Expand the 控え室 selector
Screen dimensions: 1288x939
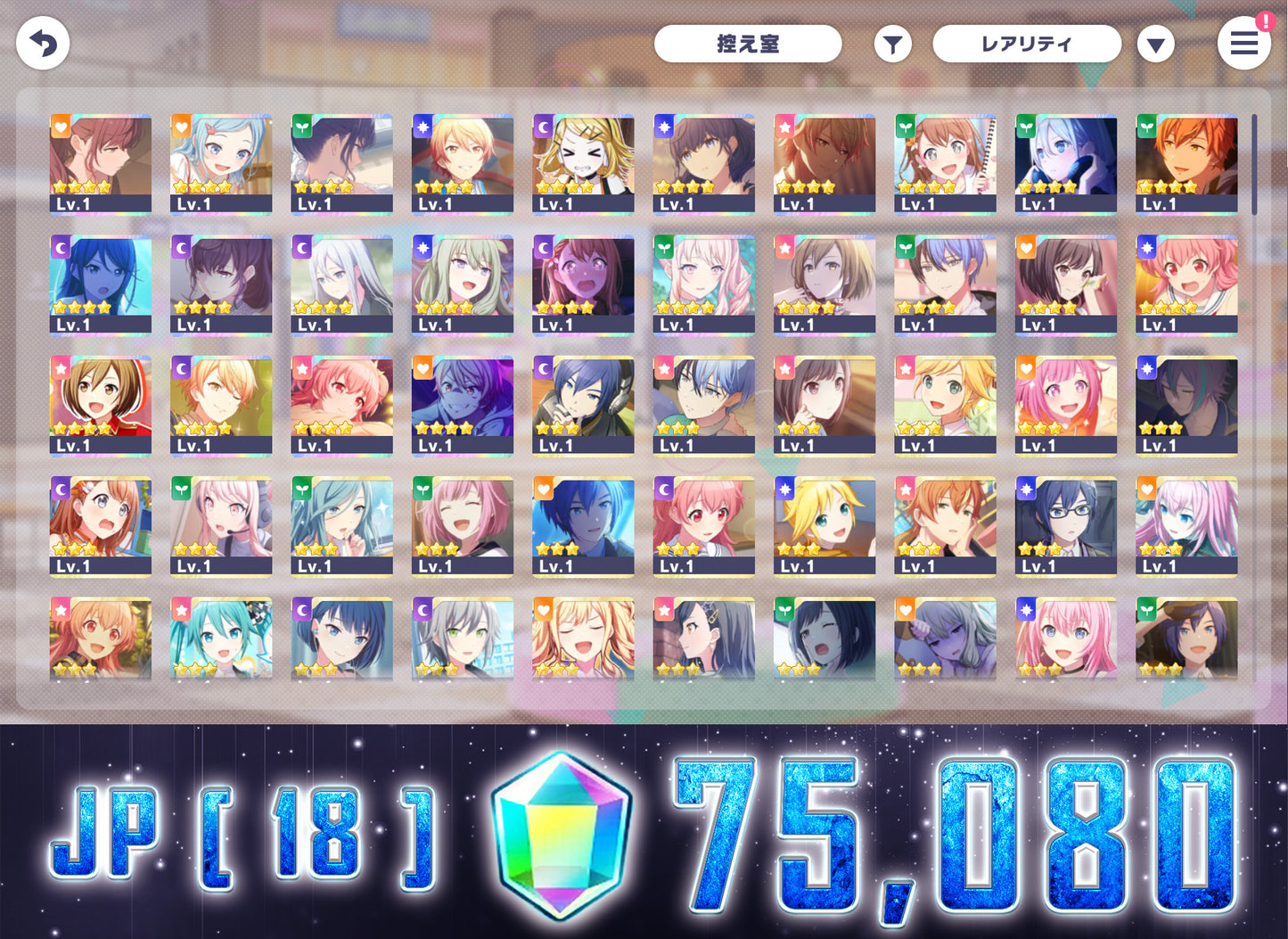point(749,43)
